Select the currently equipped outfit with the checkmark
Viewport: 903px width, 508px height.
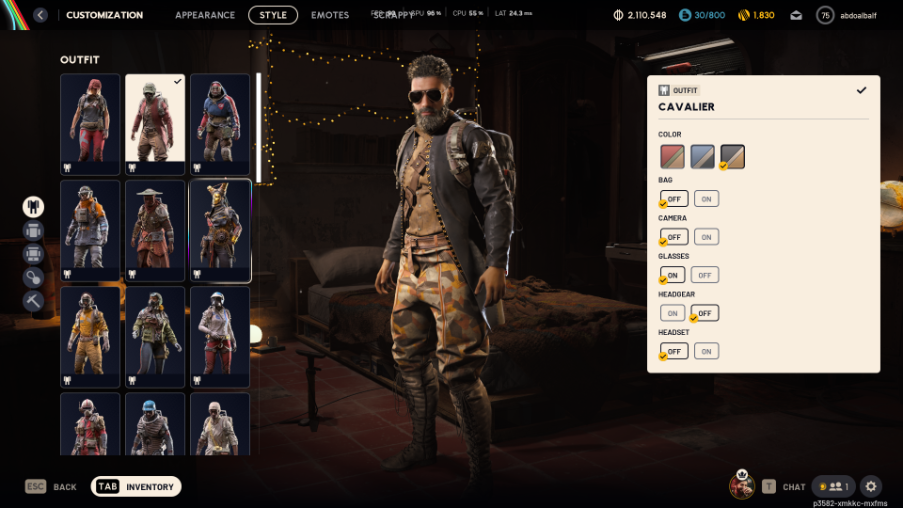(155, 118)
